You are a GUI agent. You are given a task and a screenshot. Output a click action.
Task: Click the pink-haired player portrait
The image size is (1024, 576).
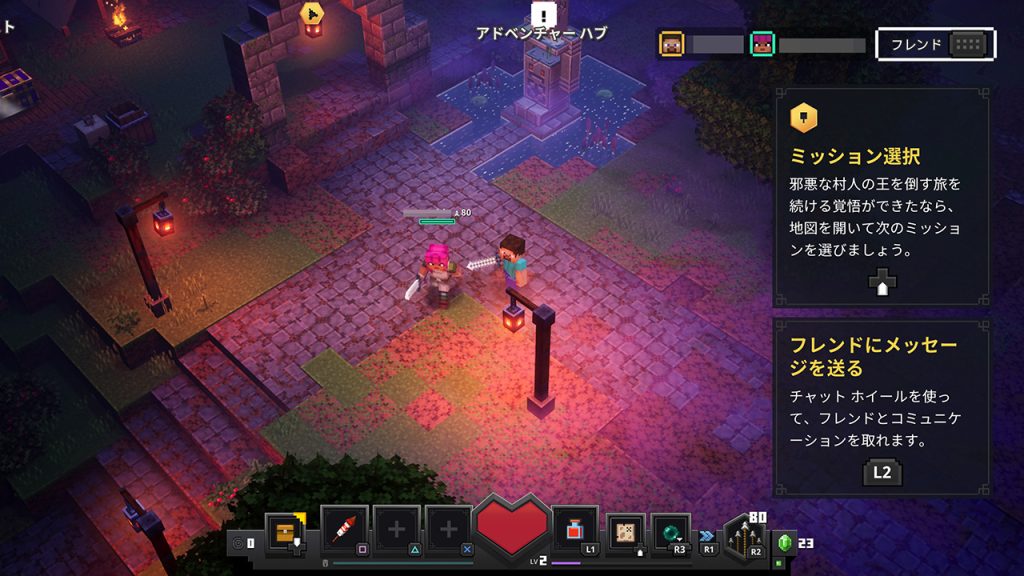[764, 44]
